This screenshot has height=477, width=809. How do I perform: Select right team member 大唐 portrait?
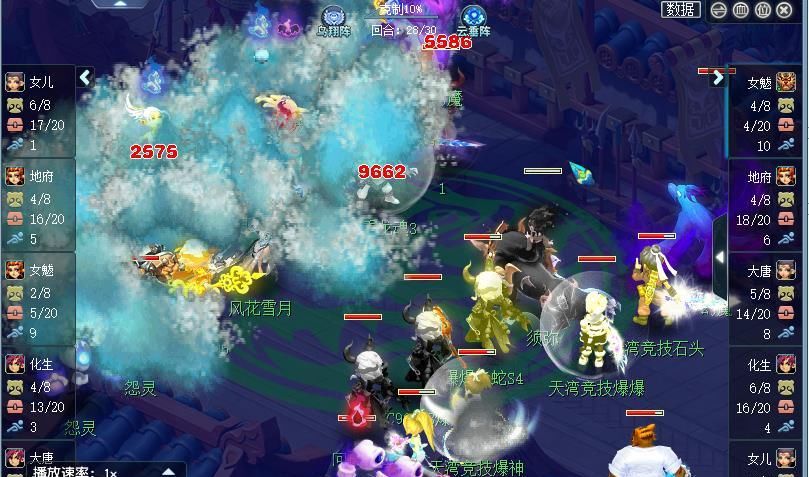(787, 270)
